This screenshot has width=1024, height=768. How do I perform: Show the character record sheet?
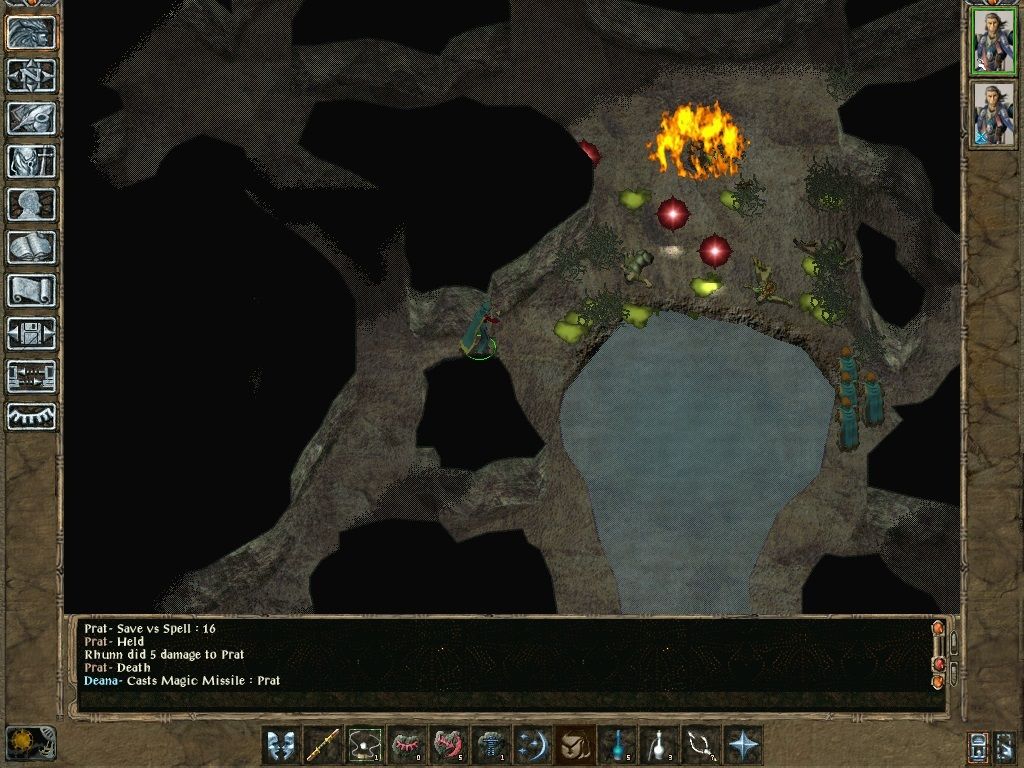[32, 204]
